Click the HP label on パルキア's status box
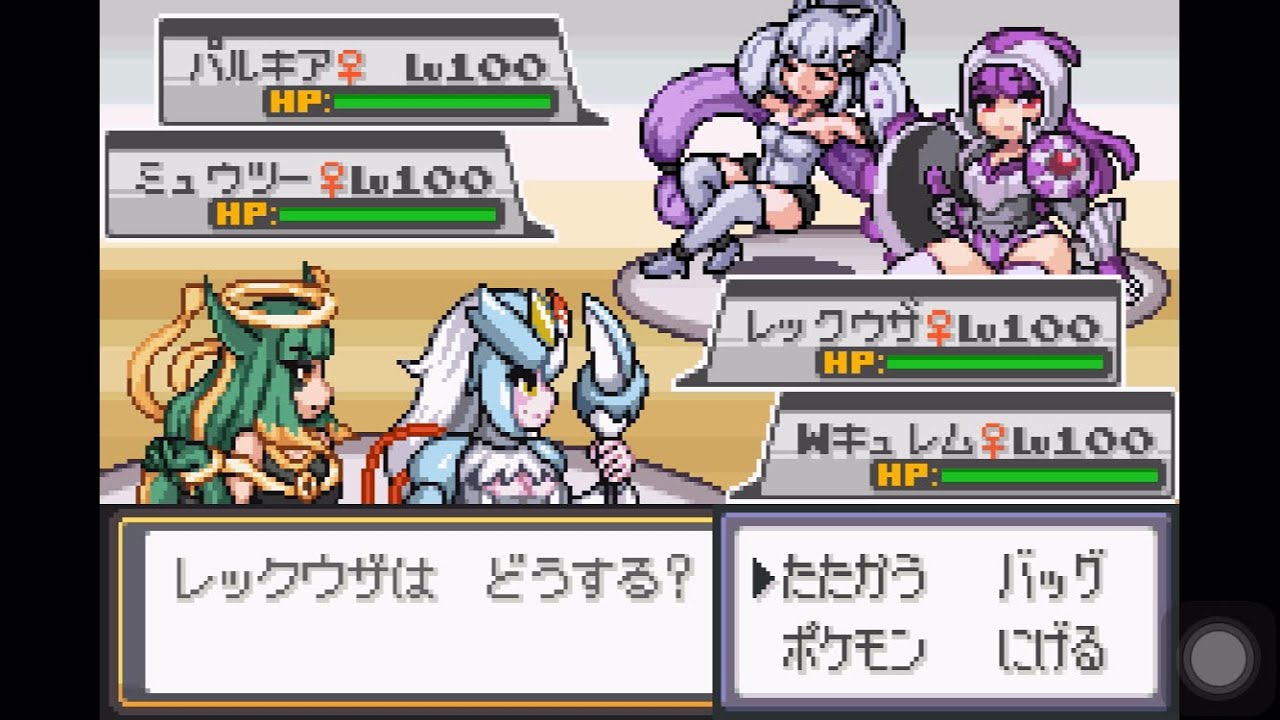The width and height of the screenshot is (1280, 720). click(291, 100)
